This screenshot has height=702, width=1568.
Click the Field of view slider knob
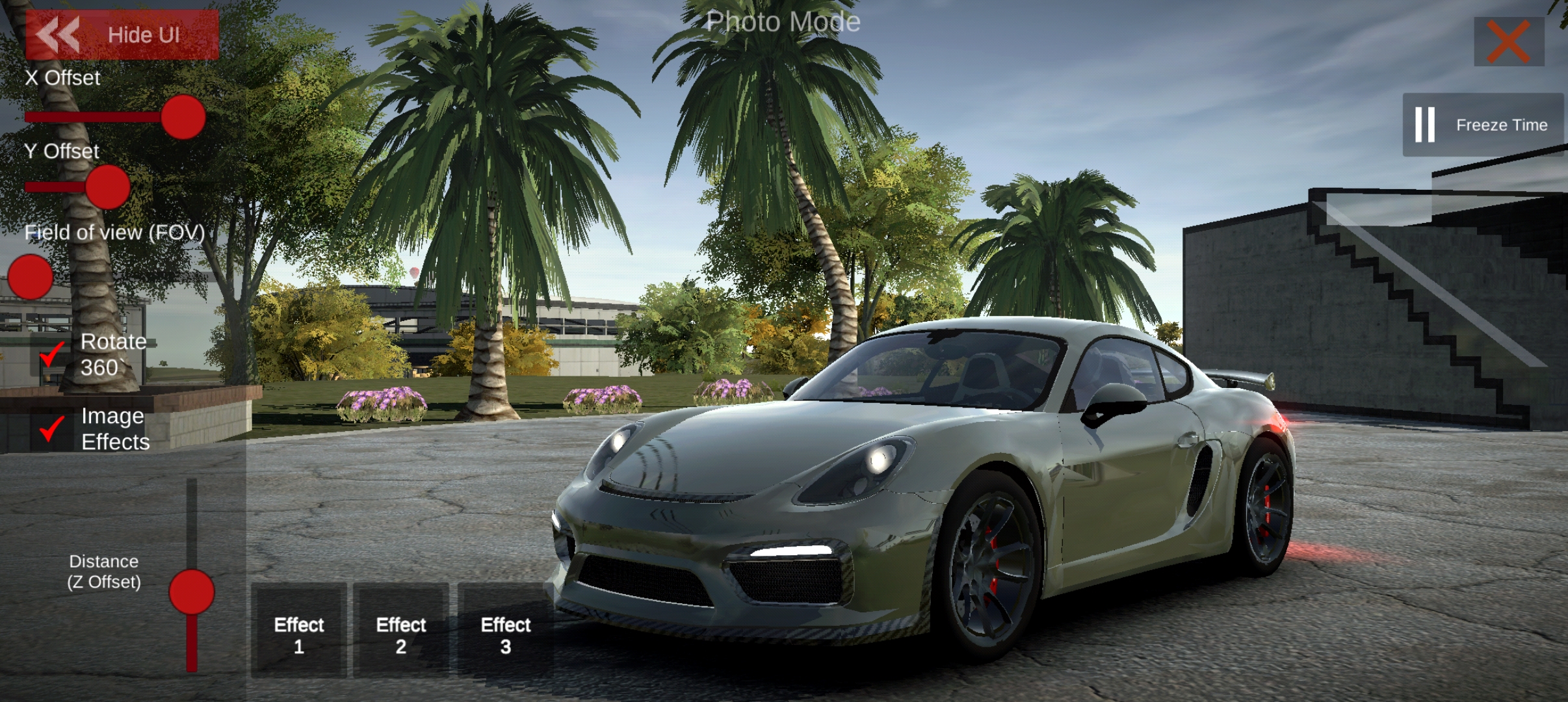(x=30, y=277)
